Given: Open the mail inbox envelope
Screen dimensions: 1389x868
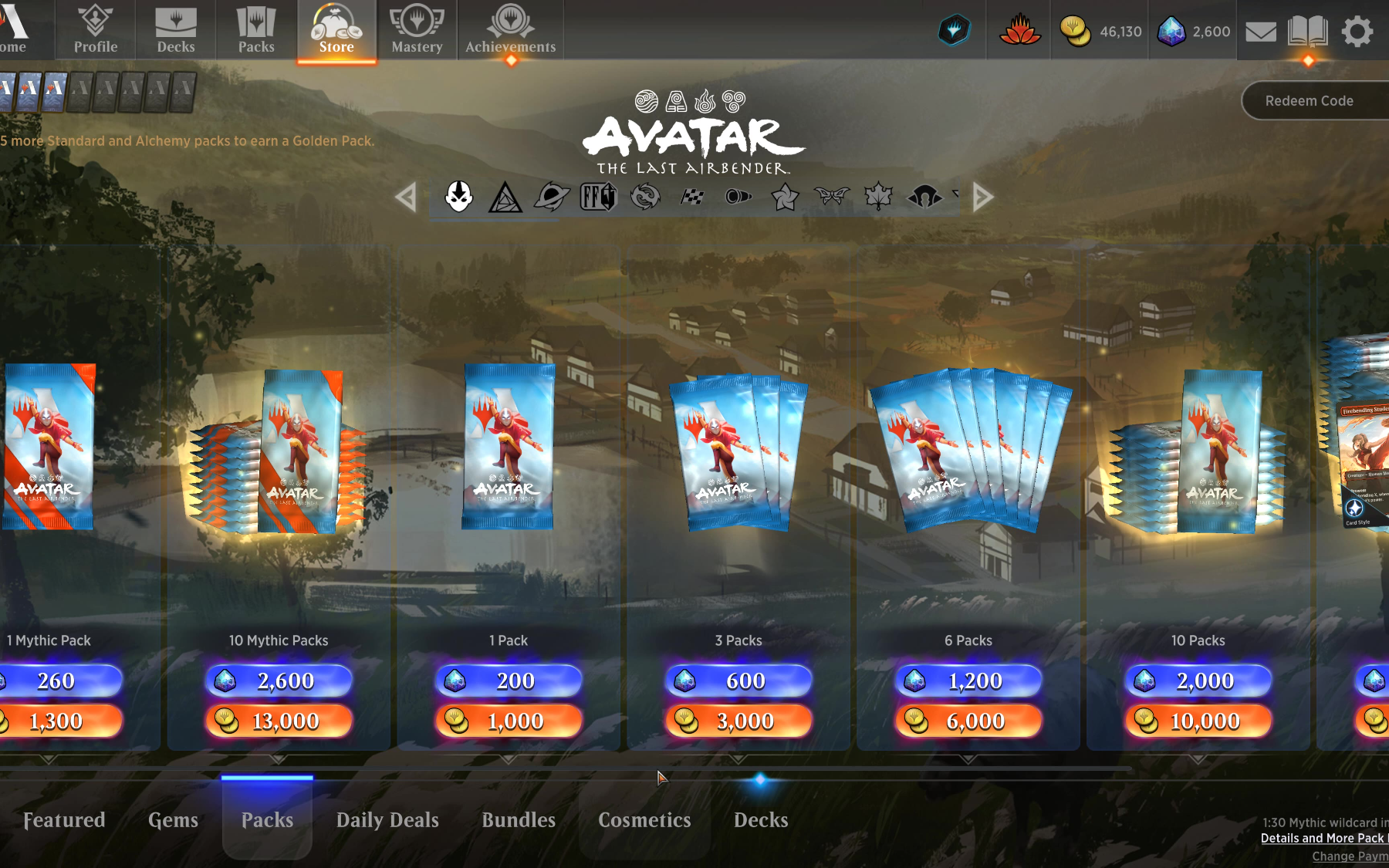Looking at the screenshot, I should coord(1261,32).
